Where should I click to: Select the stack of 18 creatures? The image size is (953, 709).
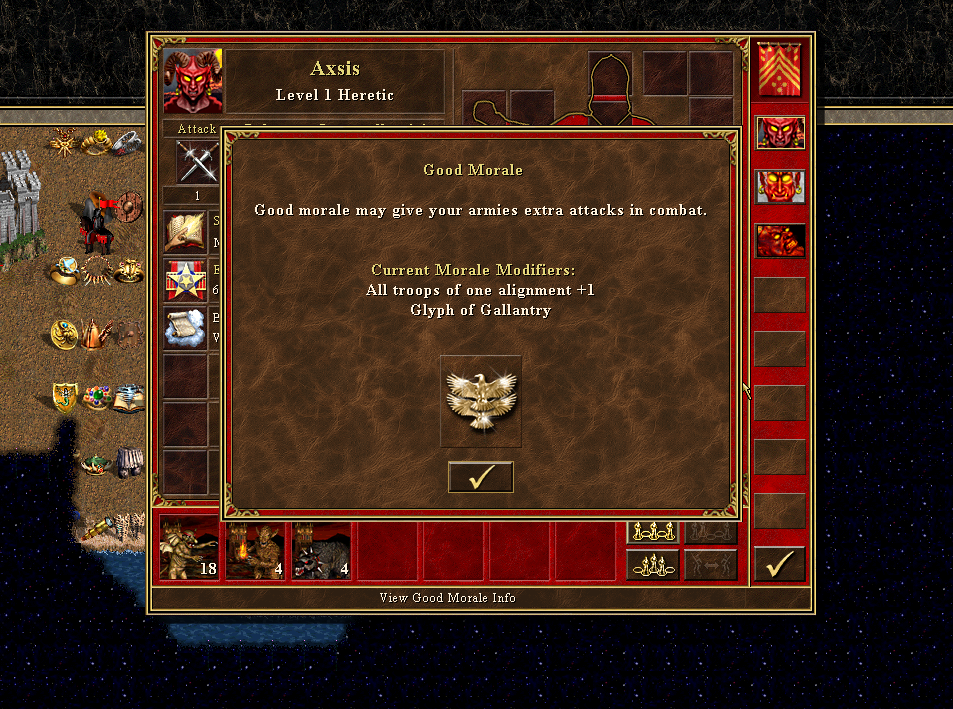tap(190, 549)
